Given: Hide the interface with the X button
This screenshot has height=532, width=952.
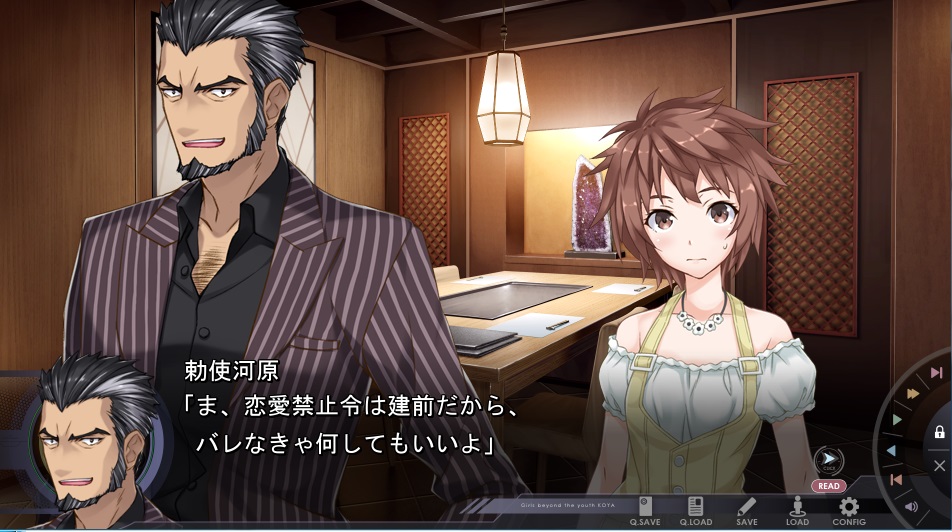Looking at the screenshot, I should pyautogui.click(x=939, y=465).
